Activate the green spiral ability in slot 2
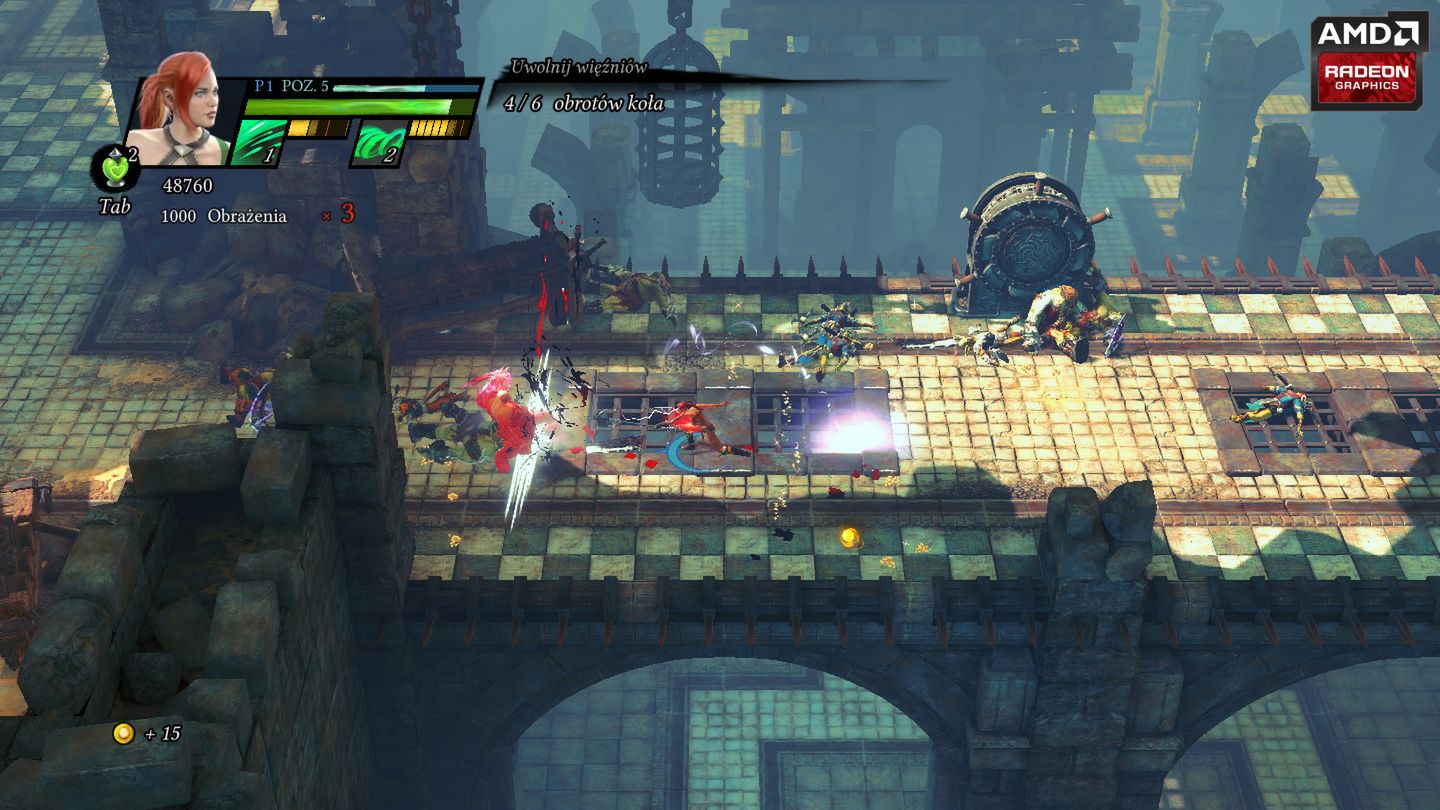Screen dimensions: 1440x810 tap(380, 143)
